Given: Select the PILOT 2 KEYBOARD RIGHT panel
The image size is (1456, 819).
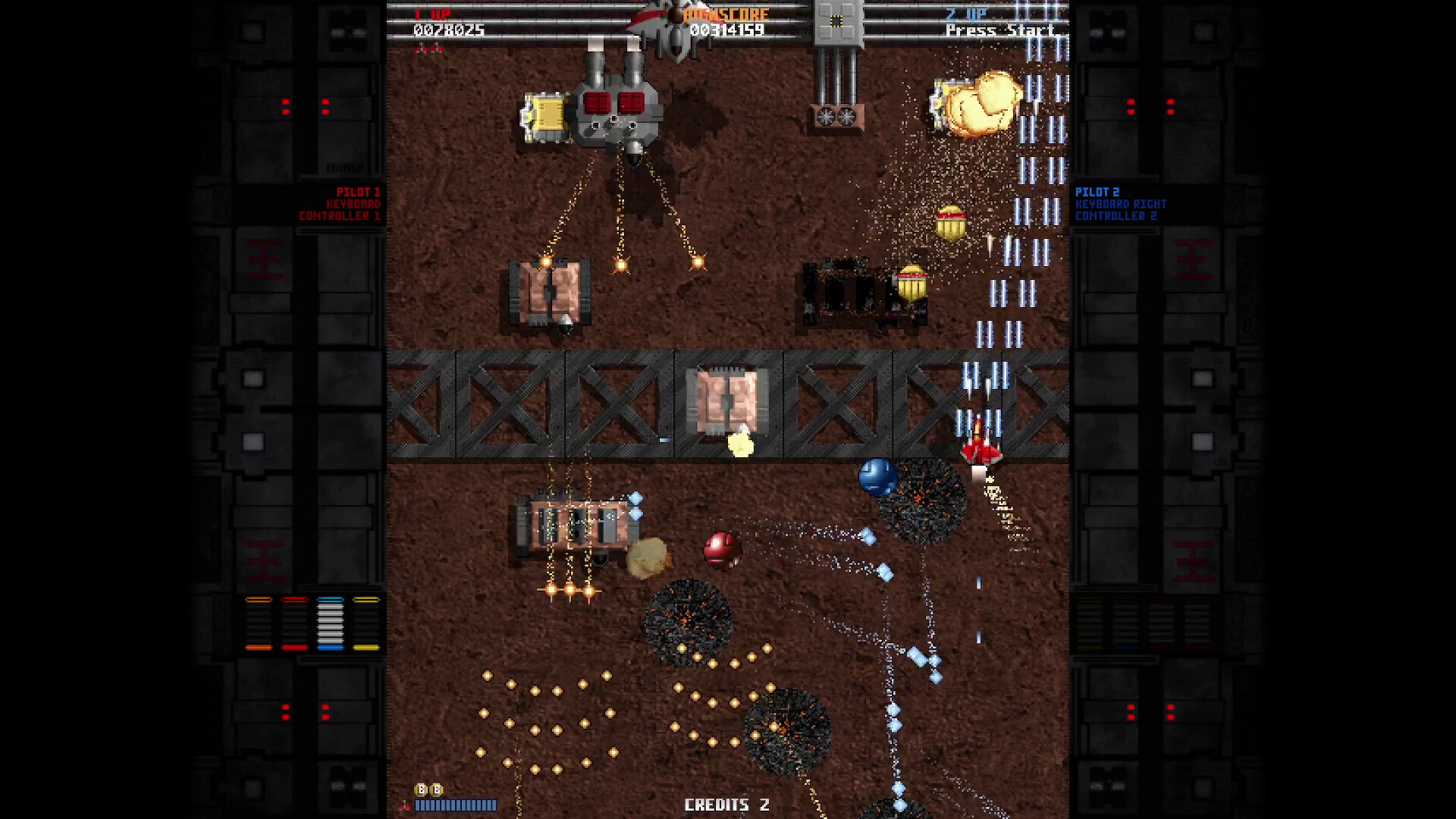Looking at the screenshot, I should click(x=1116, y=205).
